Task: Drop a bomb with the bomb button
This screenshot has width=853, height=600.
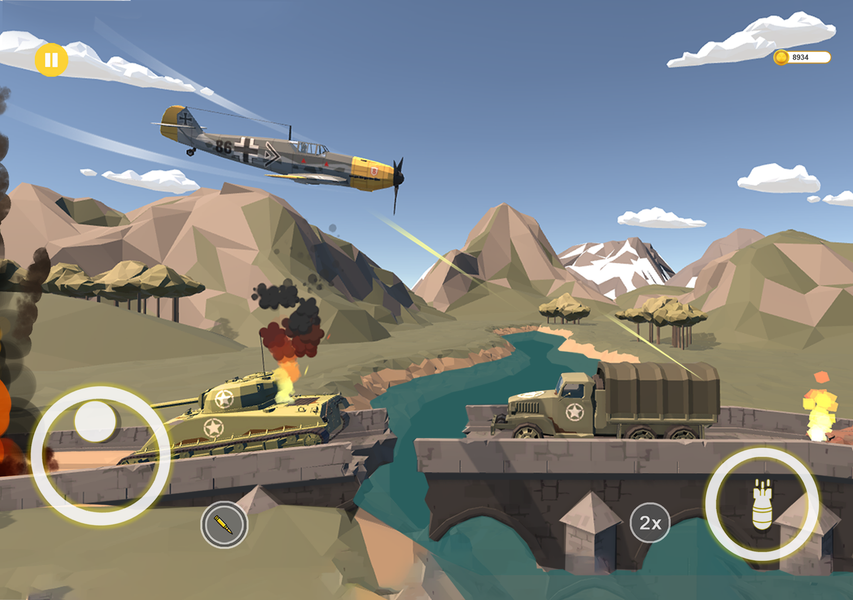Action: (762, 504)
